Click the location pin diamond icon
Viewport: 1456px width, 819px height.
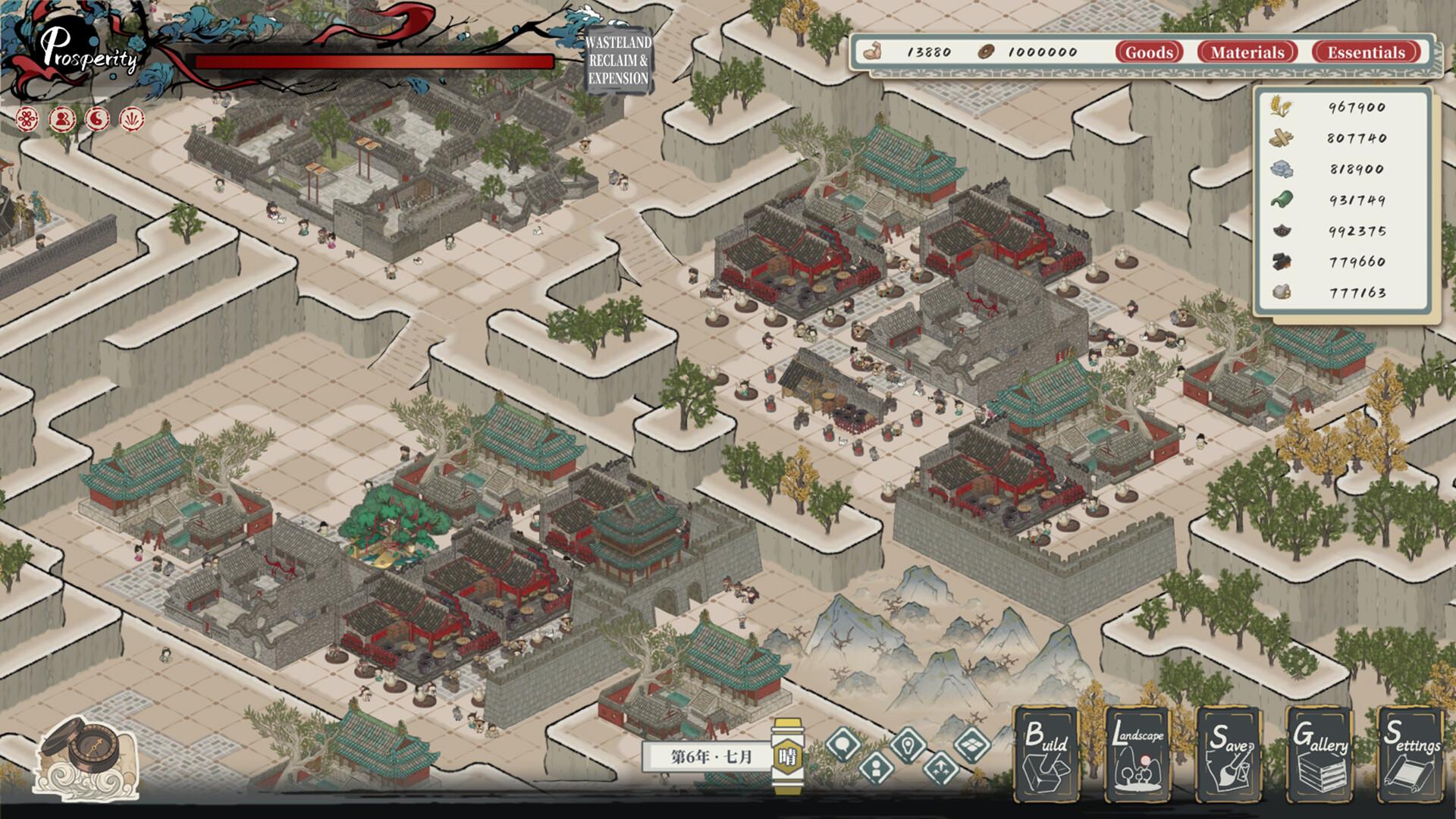point(908,744)
